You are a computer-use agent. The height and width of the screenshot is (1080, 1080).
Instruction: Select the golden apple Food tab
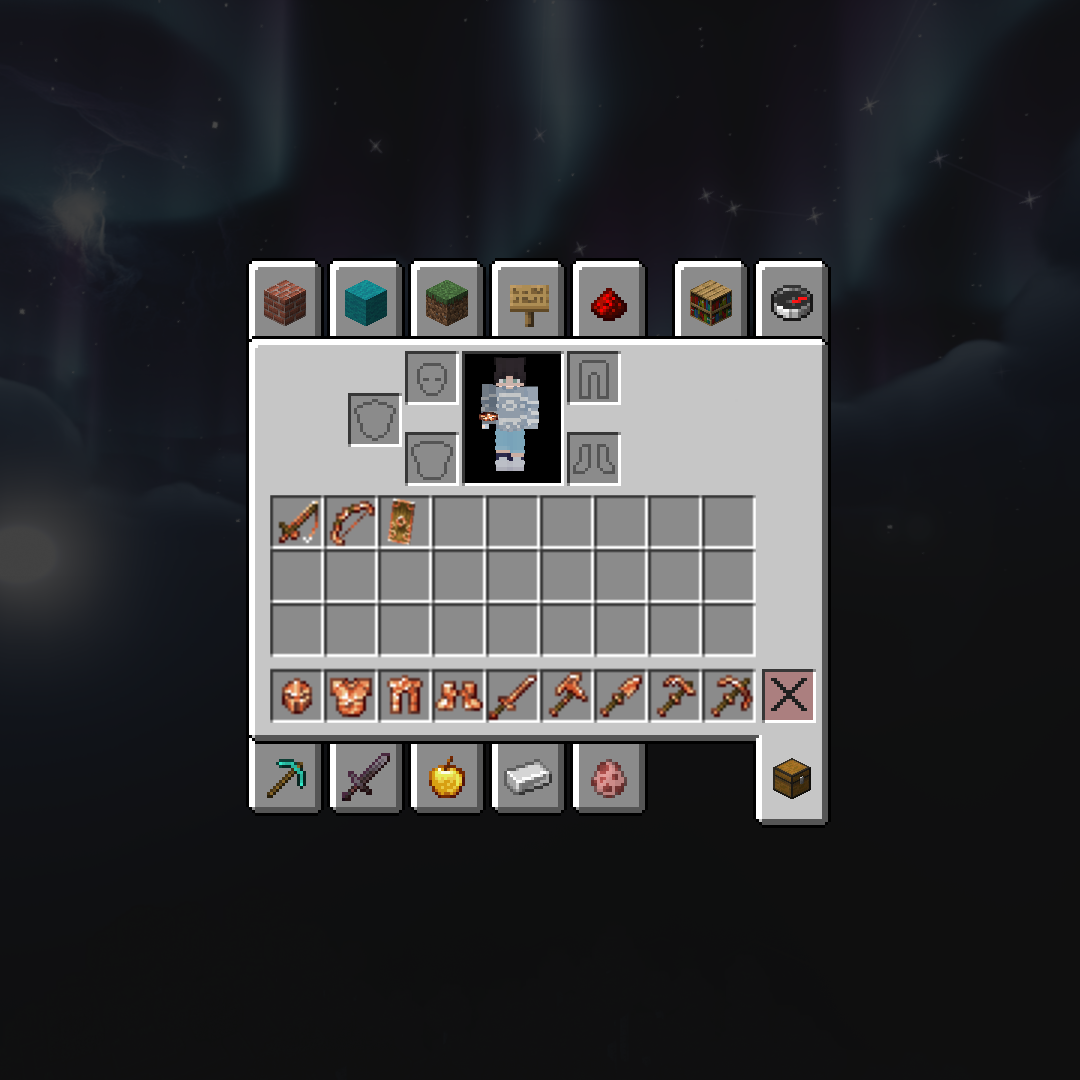click(447, 777)
